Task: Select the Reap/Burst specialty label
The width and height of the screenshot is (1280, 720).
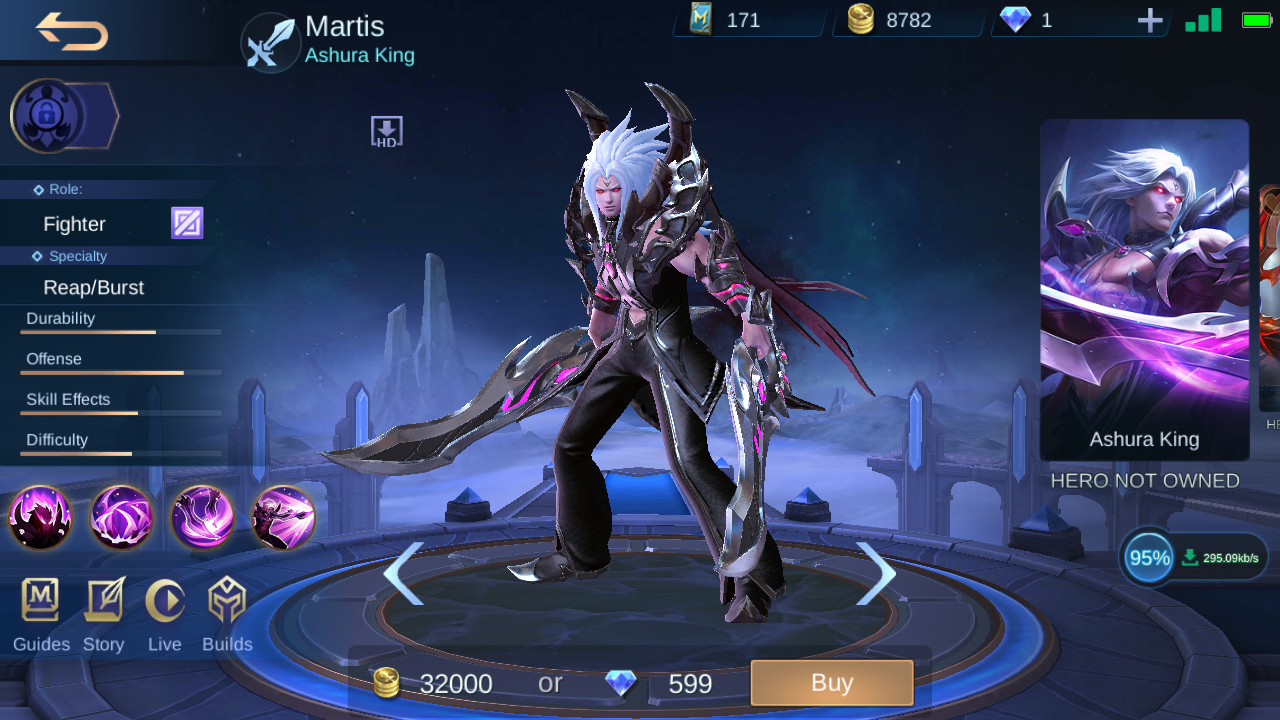Action: click(x=93, y=287)
